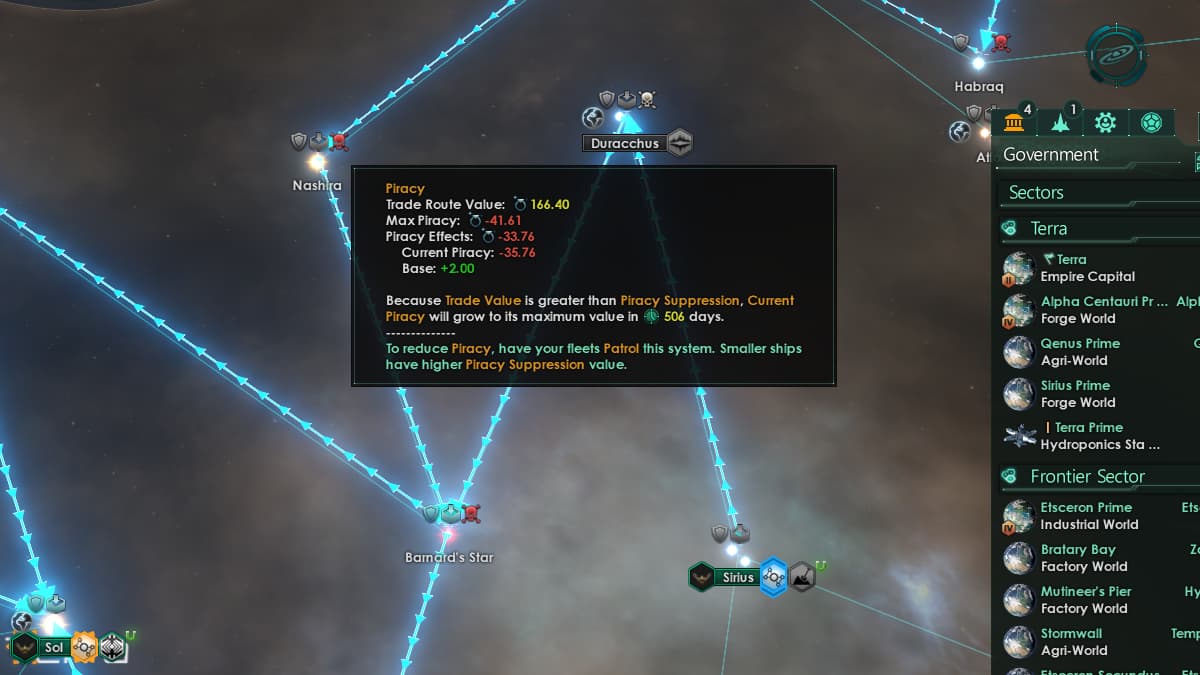Choose Mutineer's Pier Factory World
This screenshot has width=1200, height=675.
[x=1085, y=600]
